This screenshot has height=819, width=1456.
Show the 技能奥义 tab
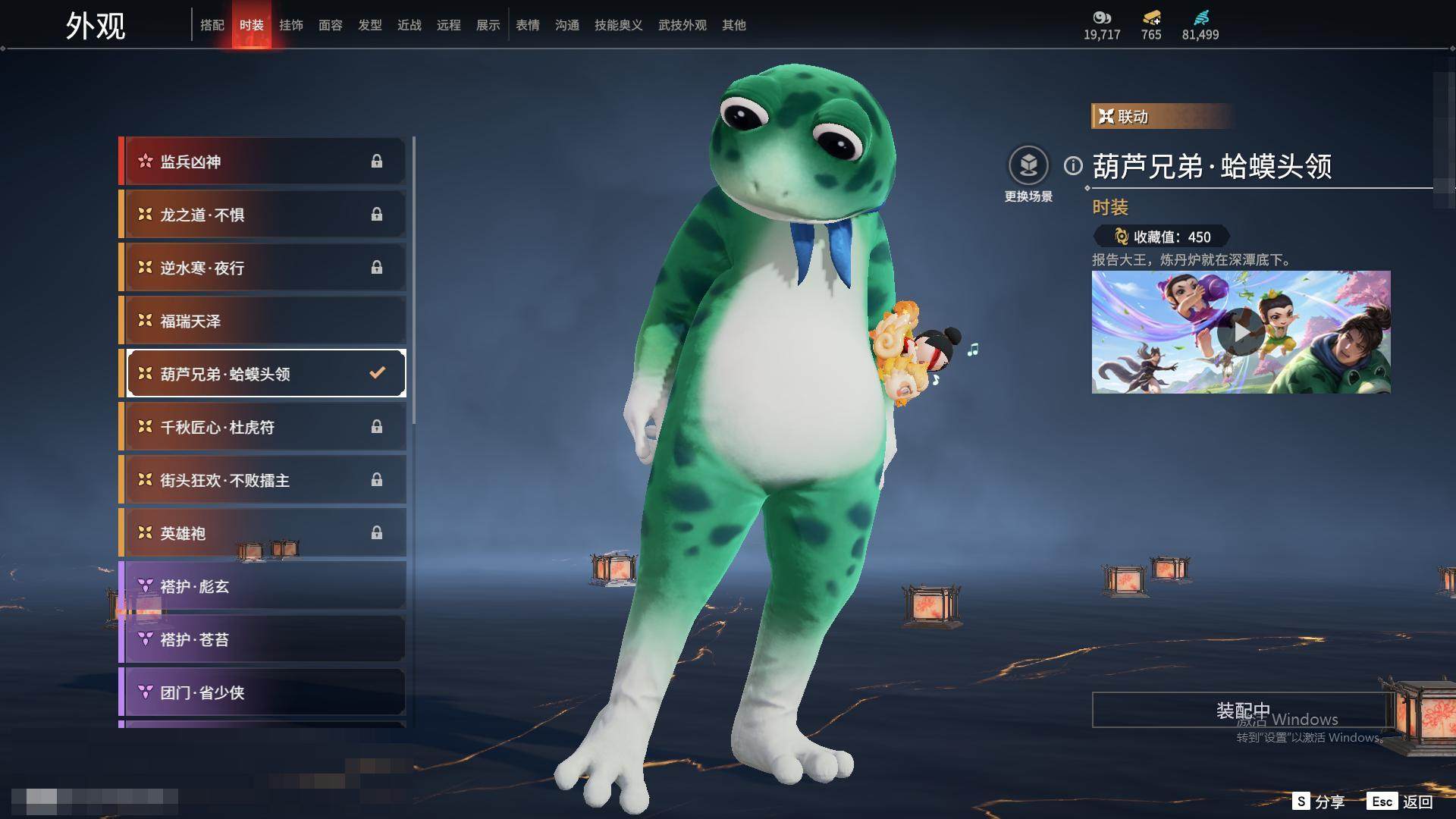click(x=618, y=25)
